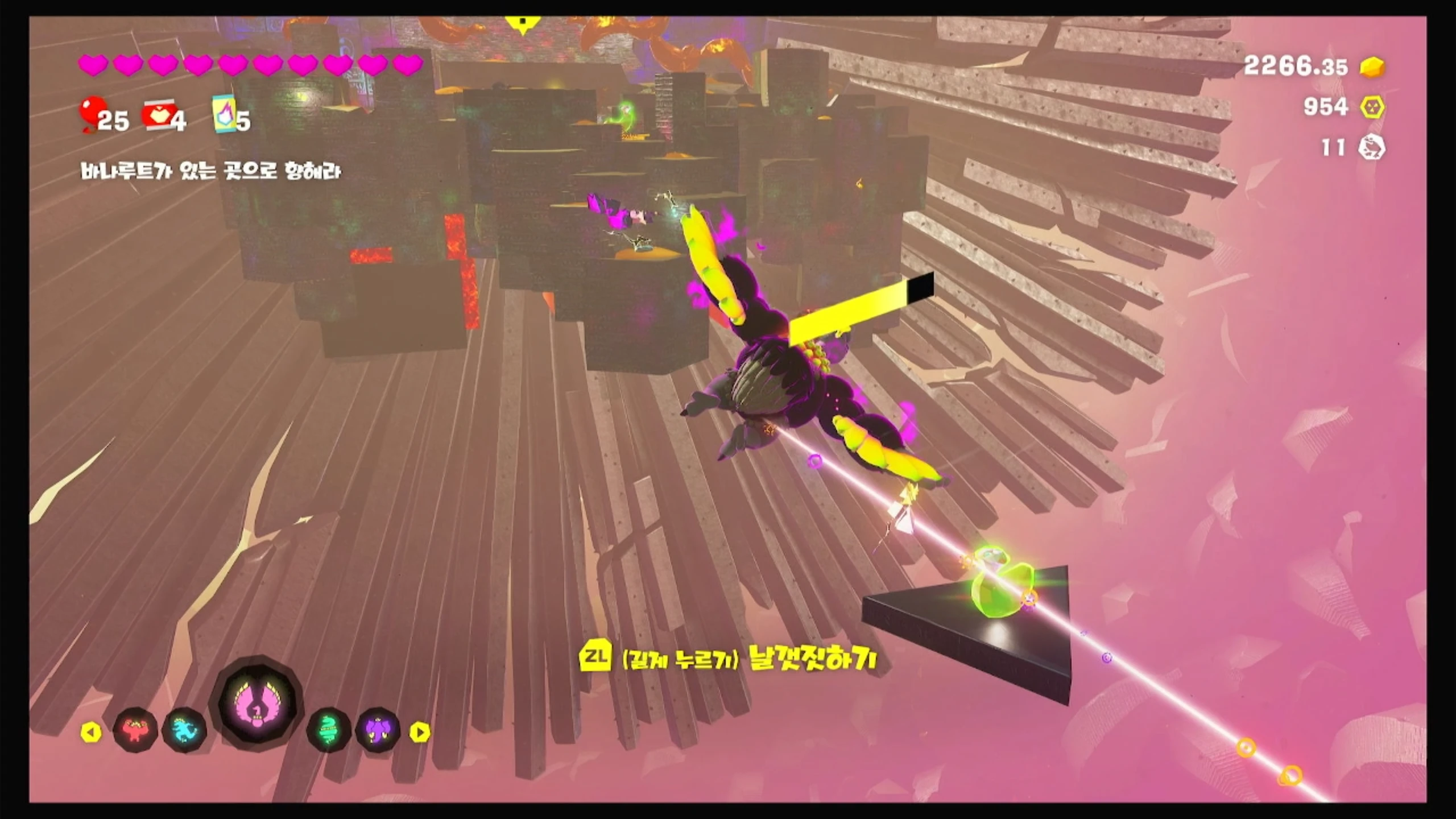Pick the purple Elephant Bananza transformation

coord(378,730)
